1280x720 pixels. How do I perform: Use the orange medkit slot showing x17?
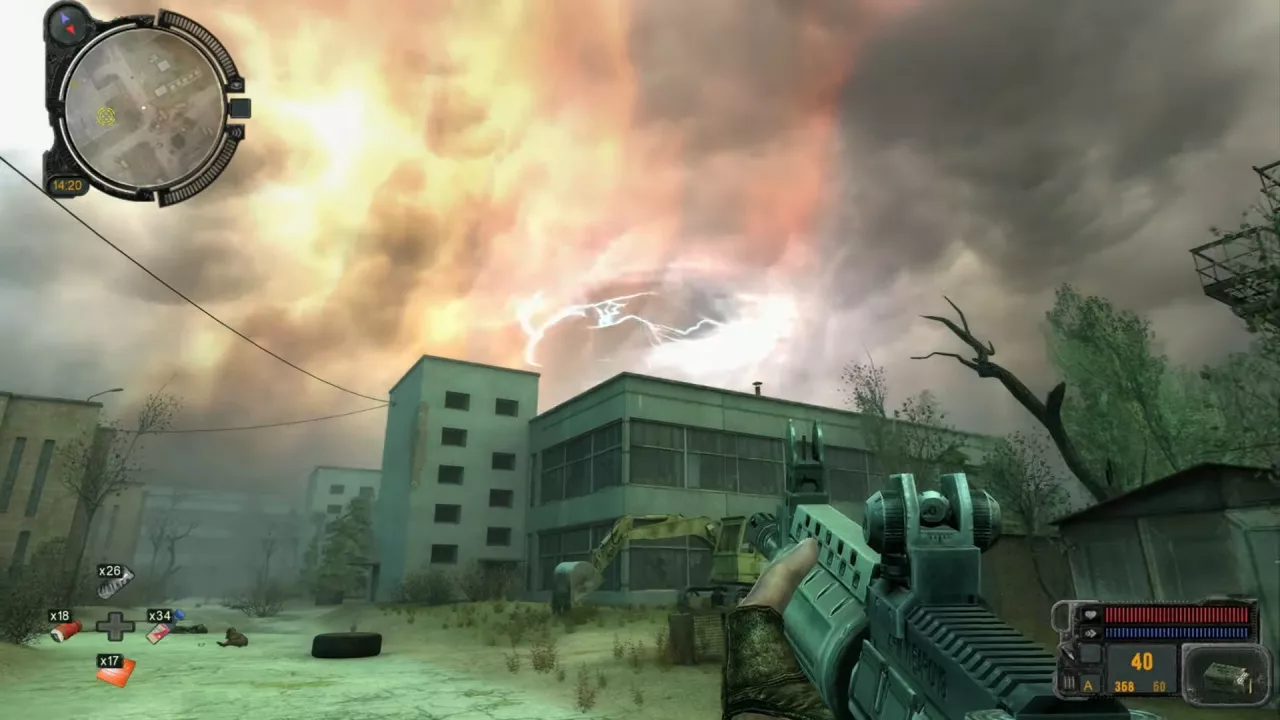[114, 671]
